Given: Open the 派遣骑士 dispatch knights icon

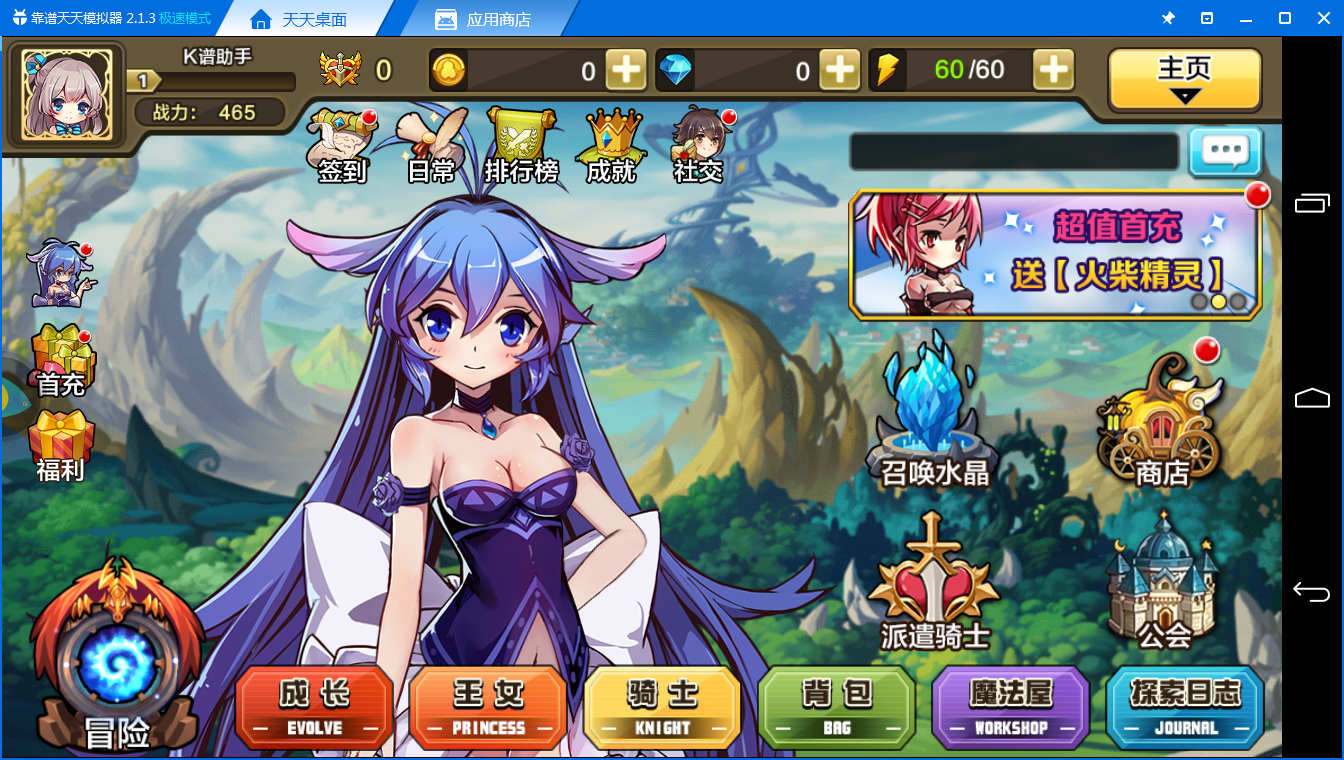Looking at the screenshot, I should [x=934, y=580].
